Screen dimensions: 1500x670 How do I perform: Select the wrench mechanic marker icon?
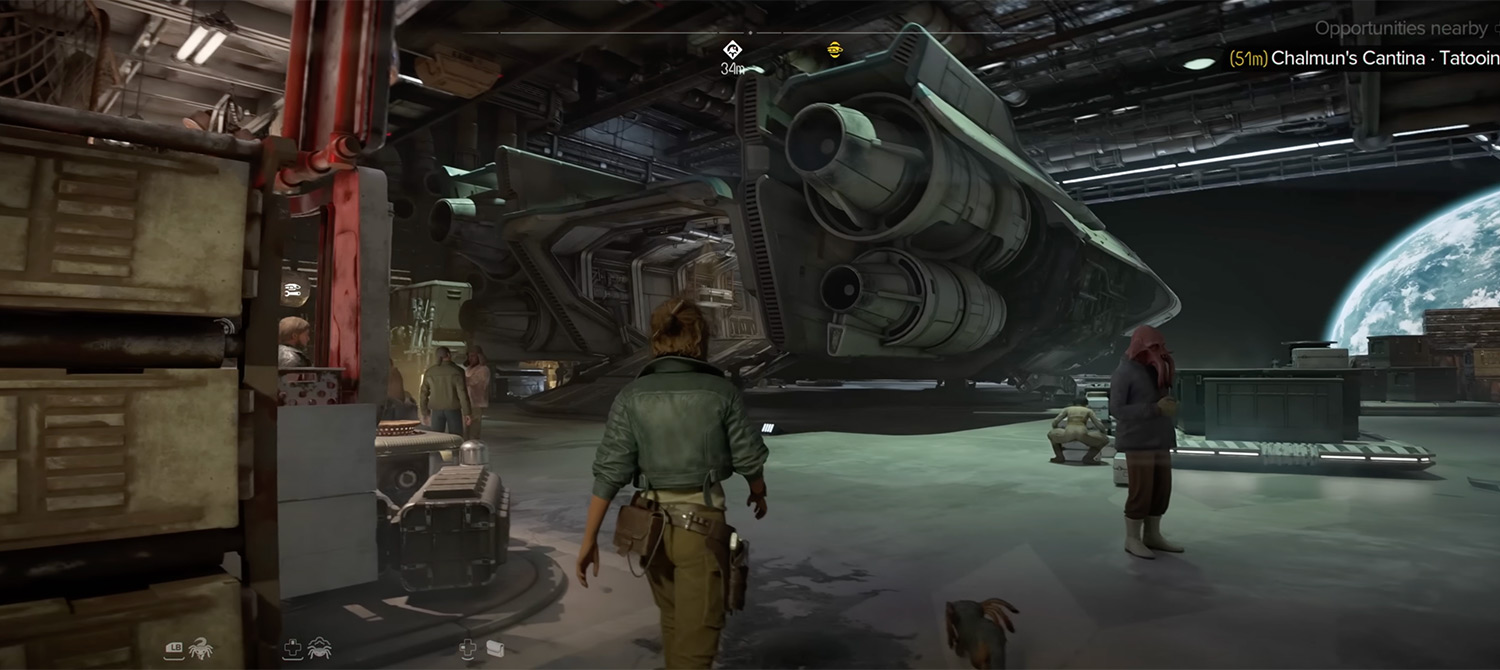click(x=294, y=293)
